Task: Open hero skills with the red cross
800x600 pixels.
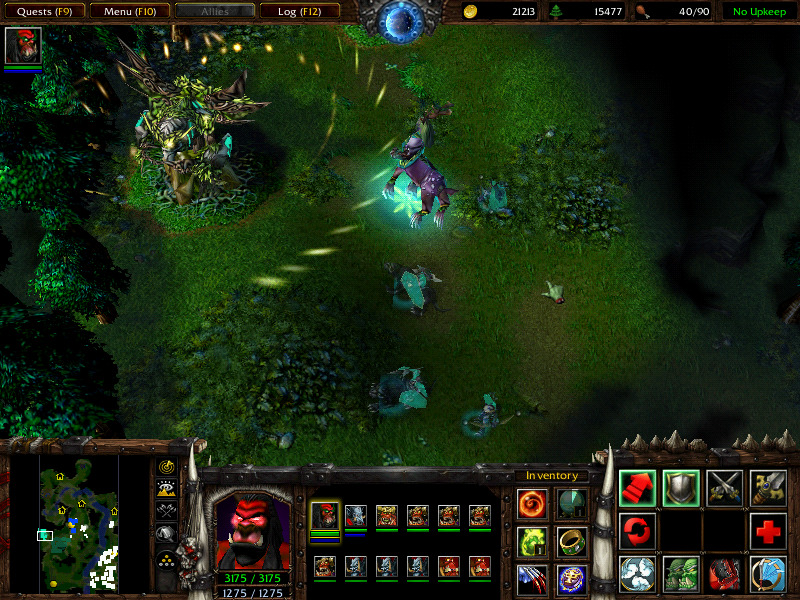Action: [x=769, y=531]
